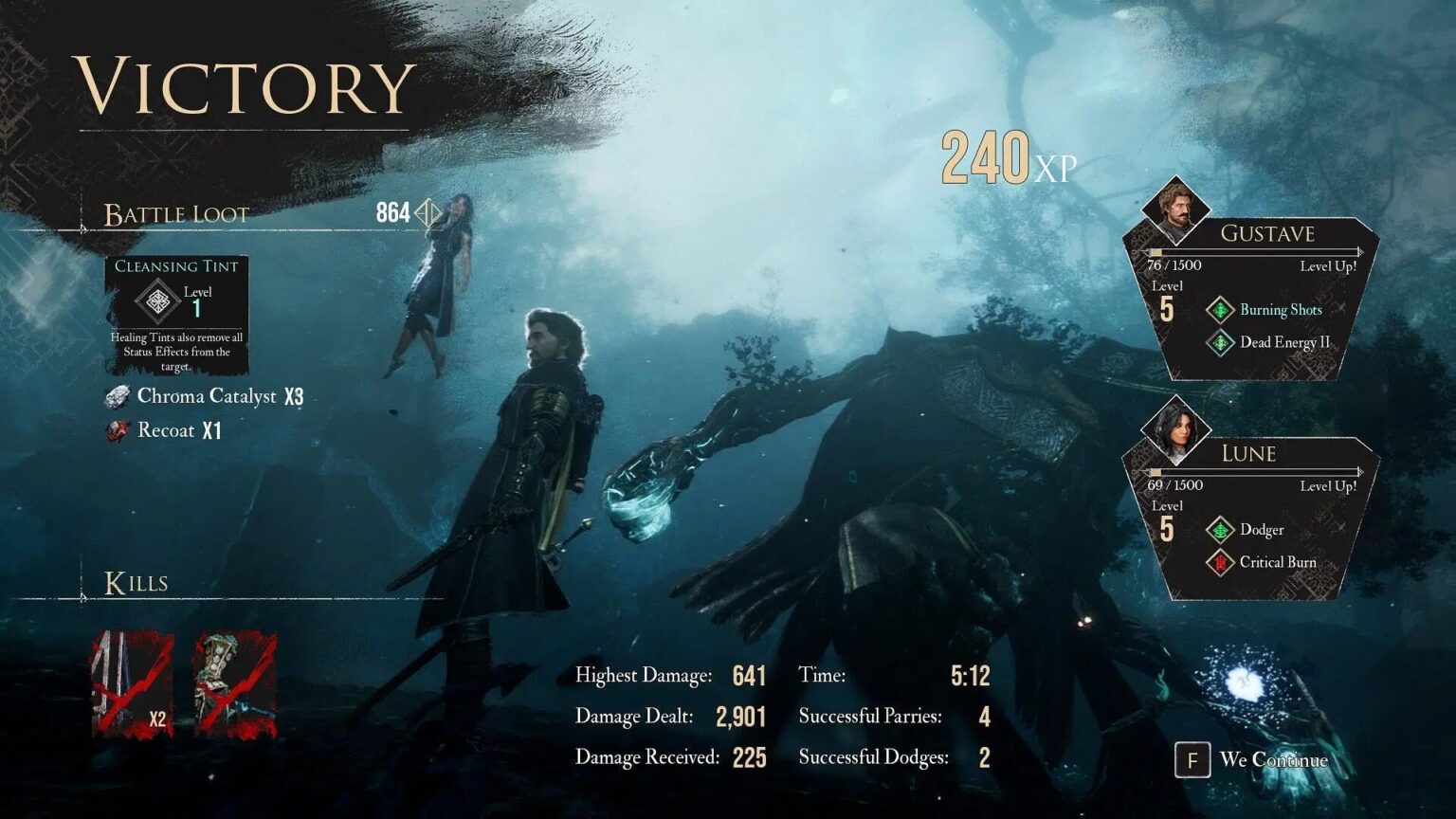The width and height of the screenshot is (1456, 819).
Task: Click Gustave's Burning Shots skill
Action: [x=1280, y=310]
